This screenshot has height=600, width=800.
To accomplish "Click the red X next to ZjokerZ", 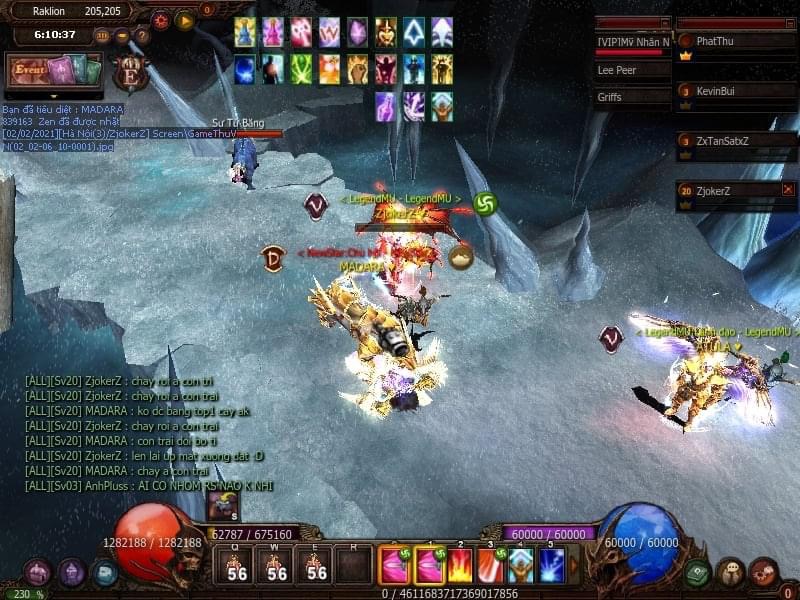I will 788,189.
